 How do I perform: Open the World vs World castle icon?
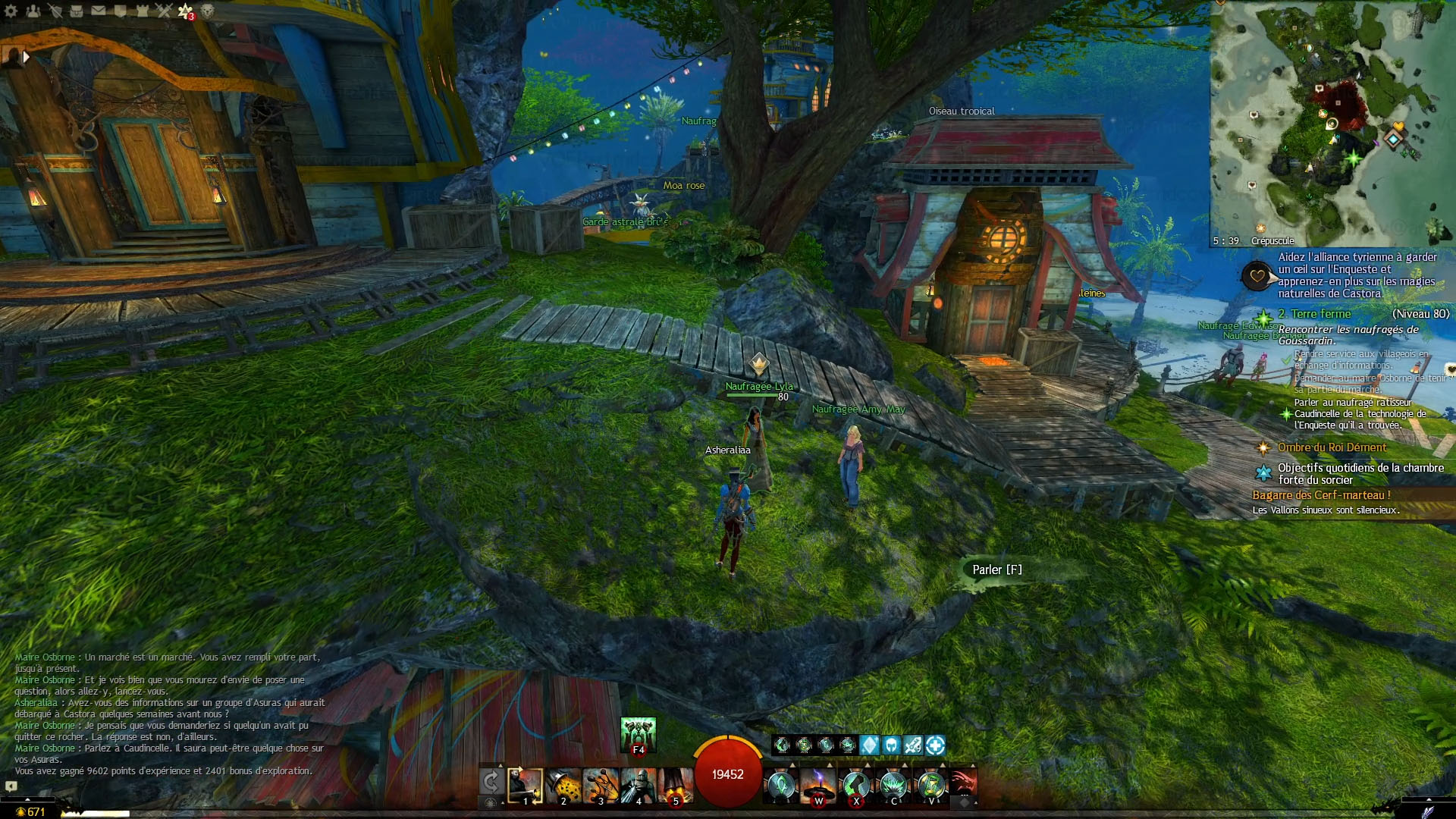pos(142,11)
